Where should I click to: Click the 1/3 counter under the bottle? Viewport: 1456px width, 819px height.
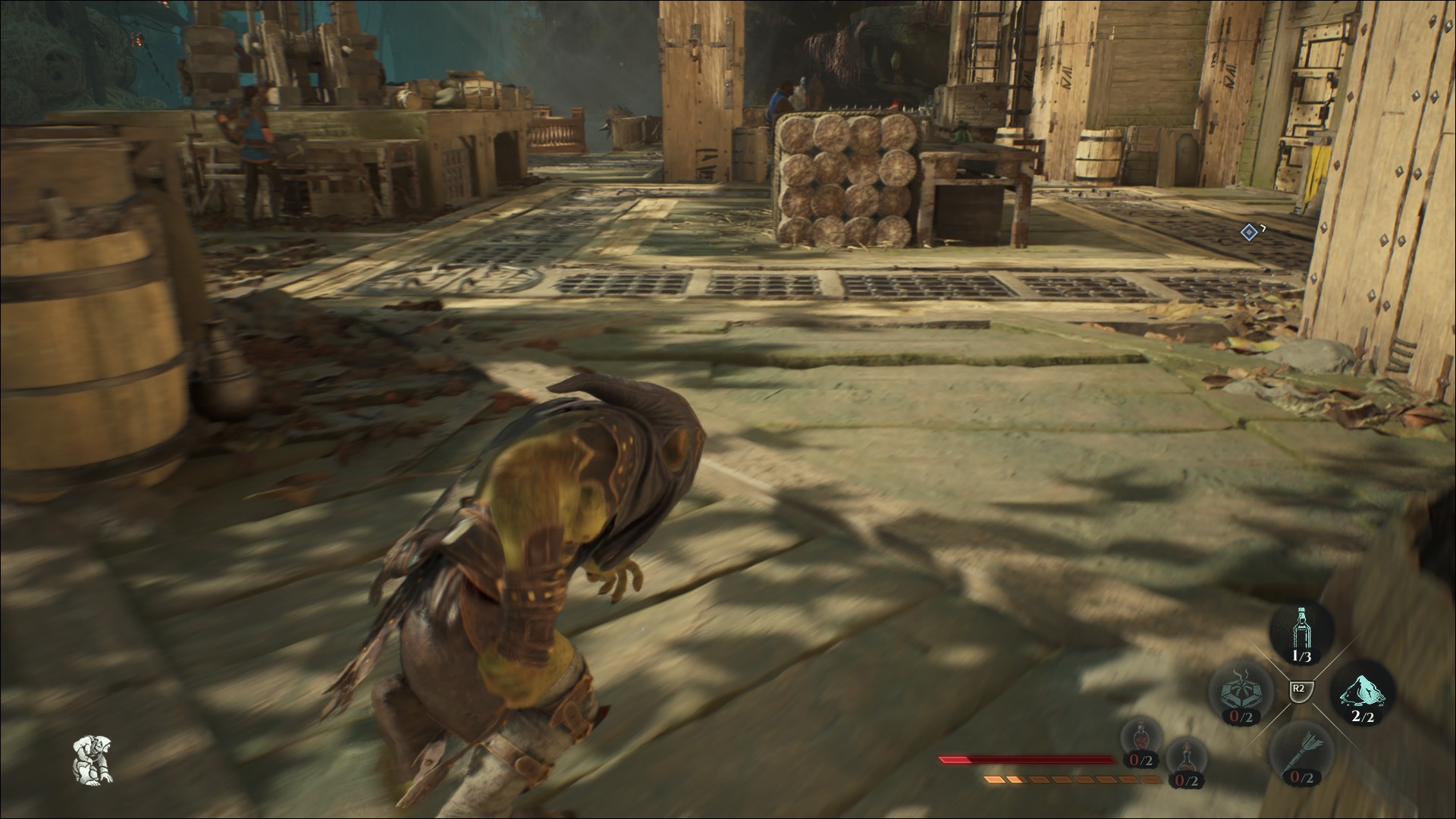click(1301, 655)
